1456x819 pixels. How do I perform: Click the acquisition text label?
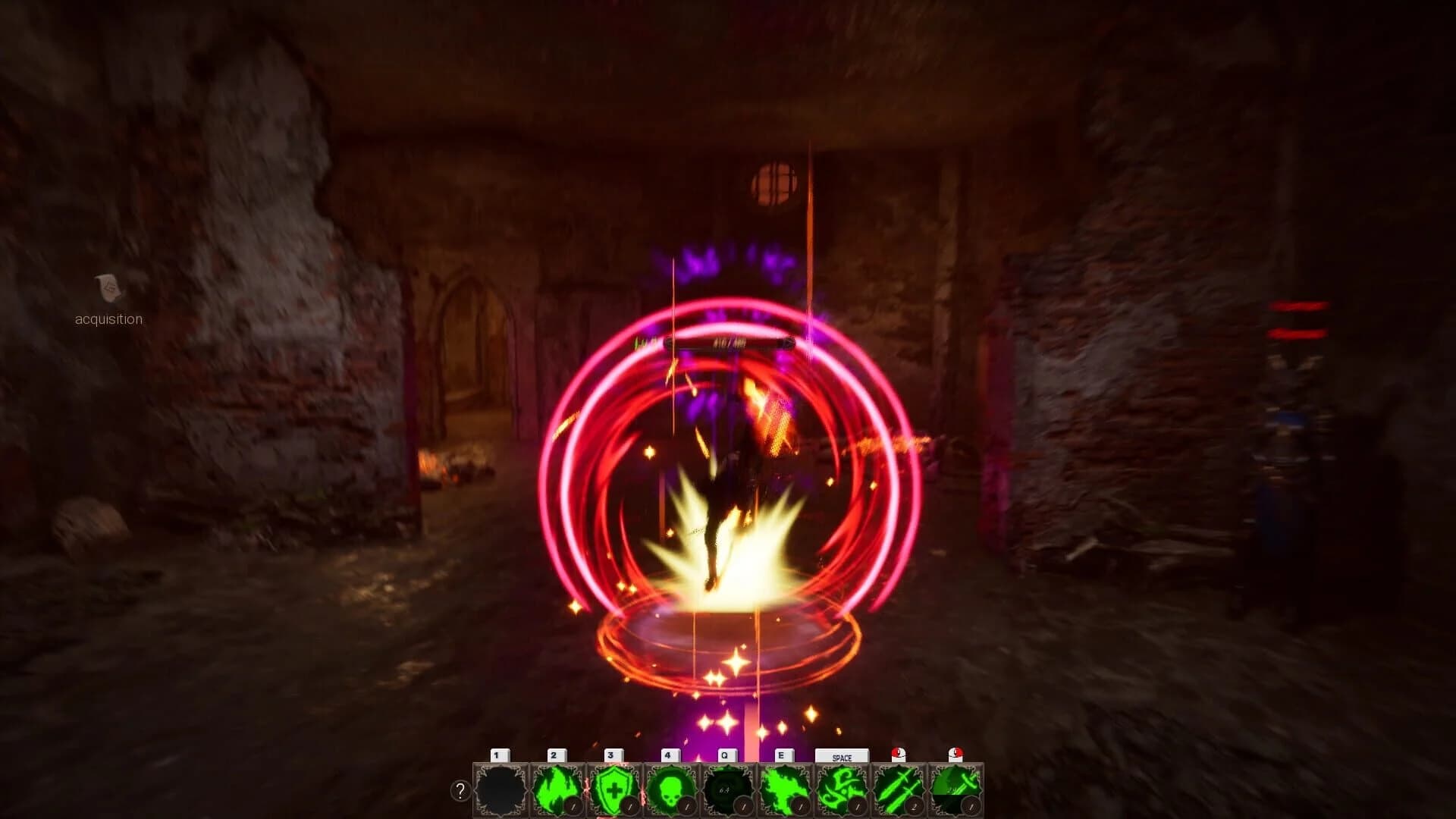(x=107, y=319)
